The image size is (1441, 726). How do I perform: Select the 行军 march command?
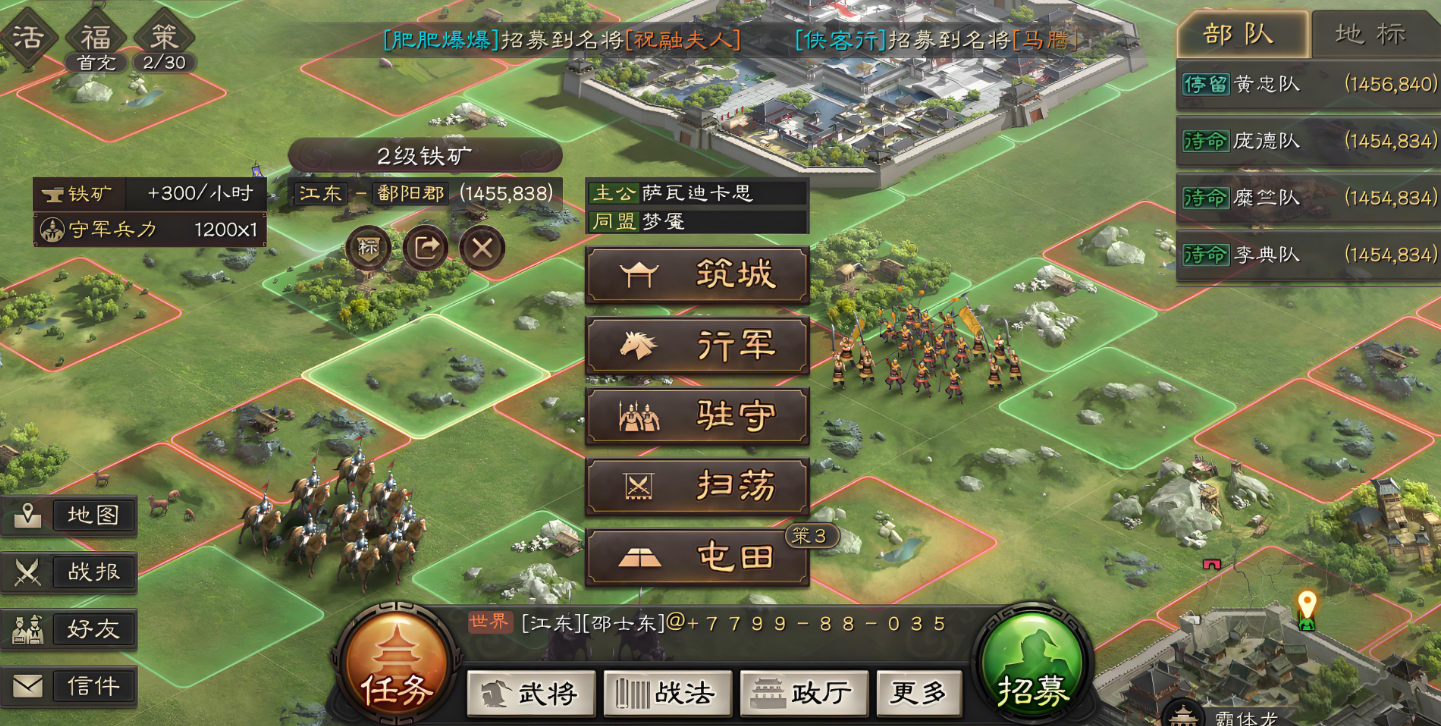pyautogui.click(x=697, y=346)
